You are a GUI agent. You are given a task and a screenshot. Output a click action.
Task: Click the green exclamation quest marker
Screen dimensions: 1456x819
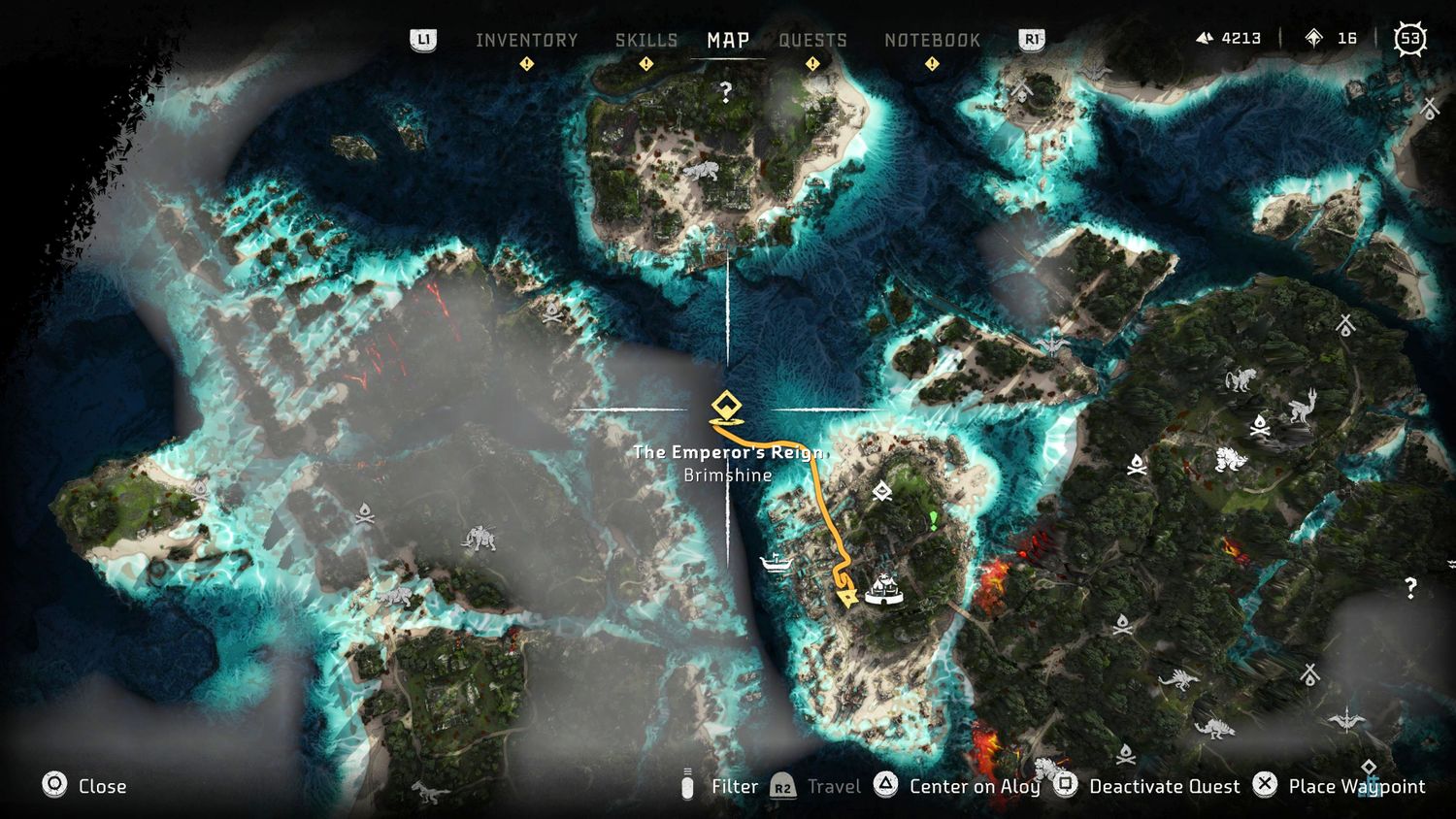coord(934,521)
